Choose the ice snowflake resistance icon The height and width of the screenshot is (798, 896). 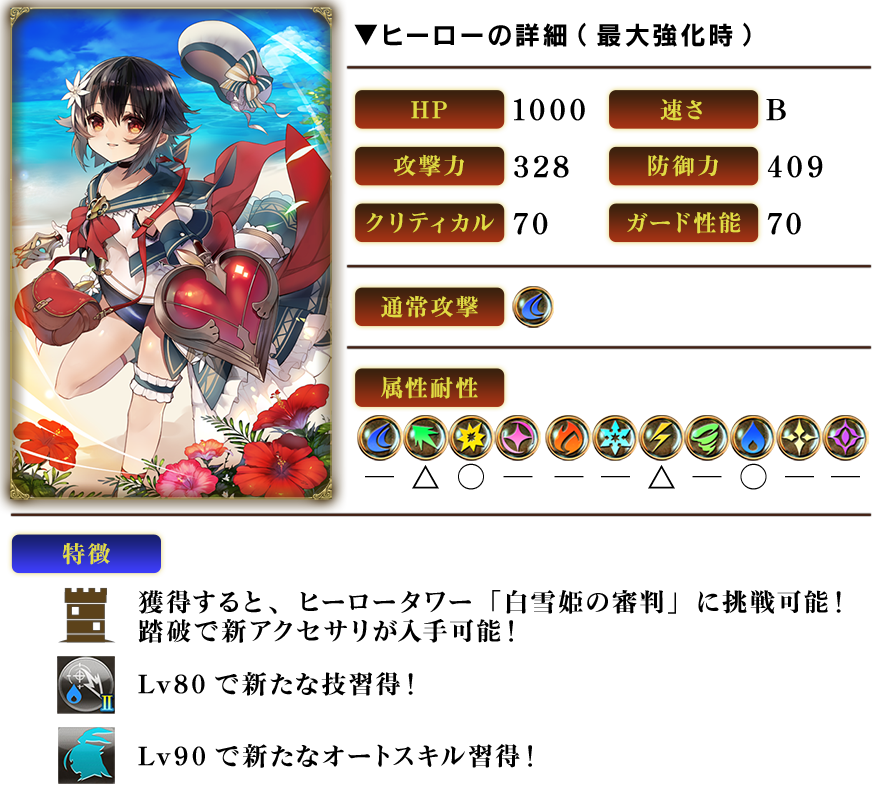point(612,438)
